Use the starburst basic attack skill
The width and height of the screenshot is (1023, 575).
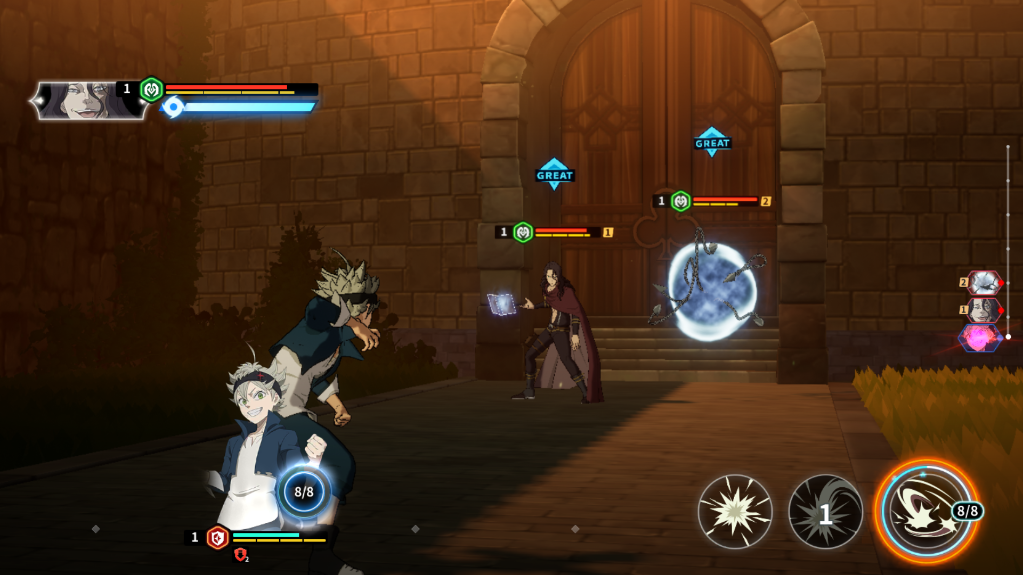(735, 511)
